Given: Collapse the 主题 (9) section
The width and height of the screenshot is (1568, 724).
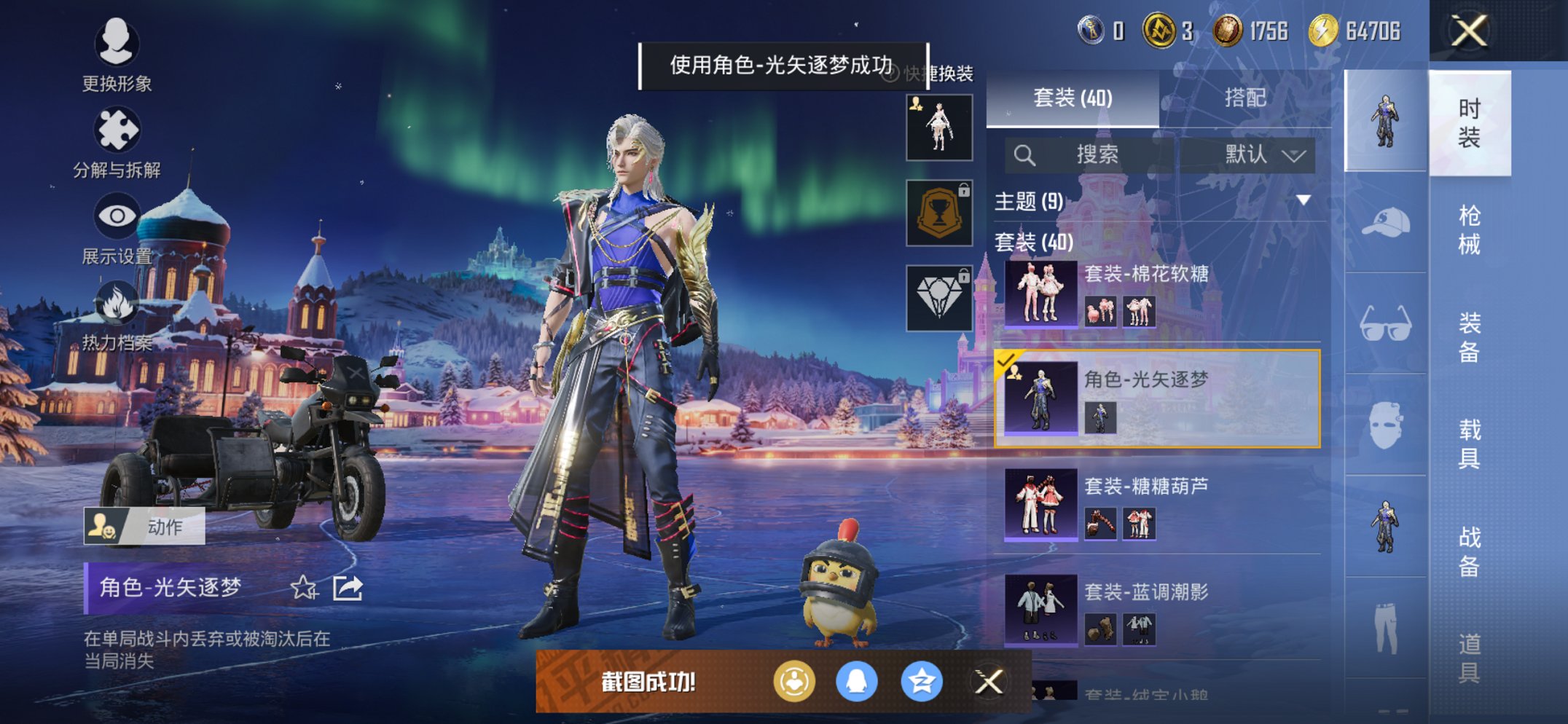Looking at the screenshot, I should [1301, 202].
